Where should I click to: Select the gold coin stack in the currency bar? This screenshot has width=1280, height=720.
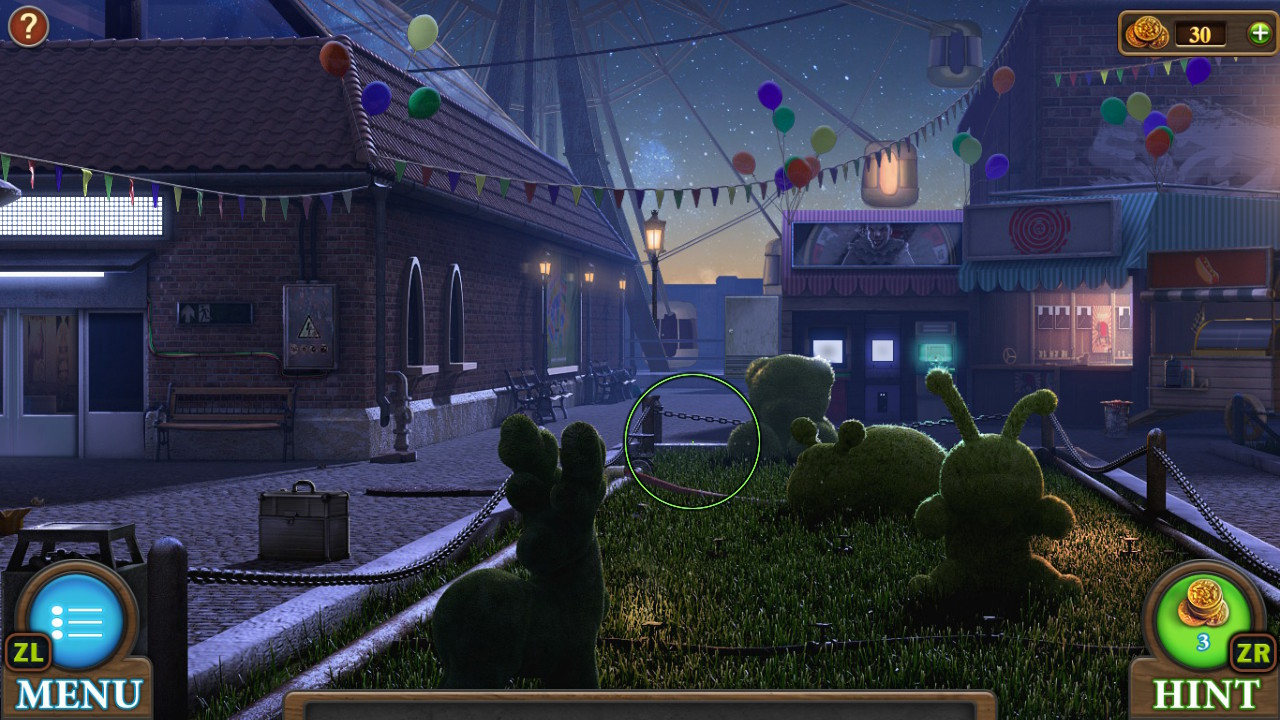click(x=1148, y=32)
